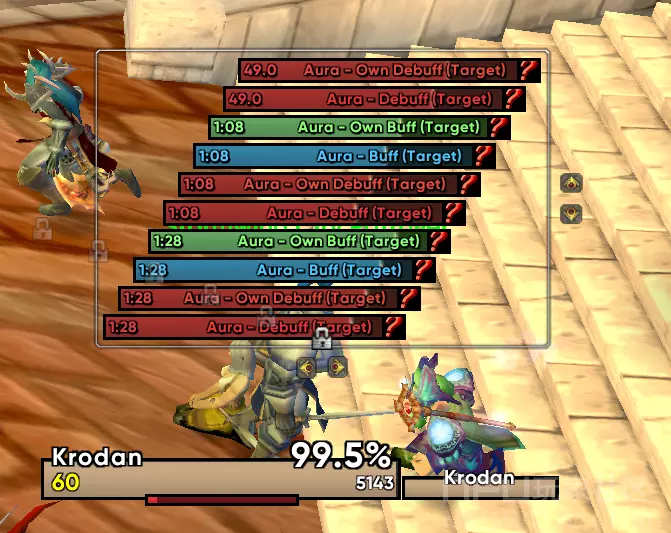
Task: Nudge the aura frame right with the right arrow
Action: (x=336, y=366)
